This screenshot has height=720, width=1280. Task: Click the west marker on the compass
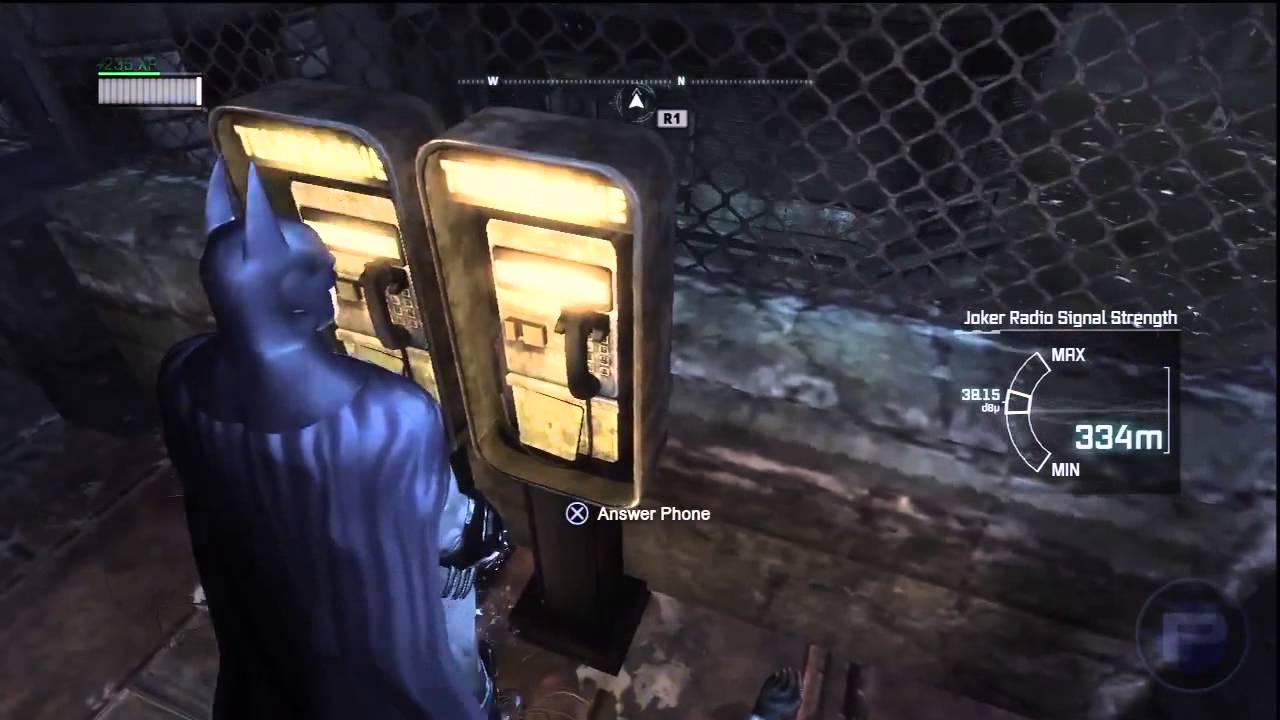coord(491,78)
